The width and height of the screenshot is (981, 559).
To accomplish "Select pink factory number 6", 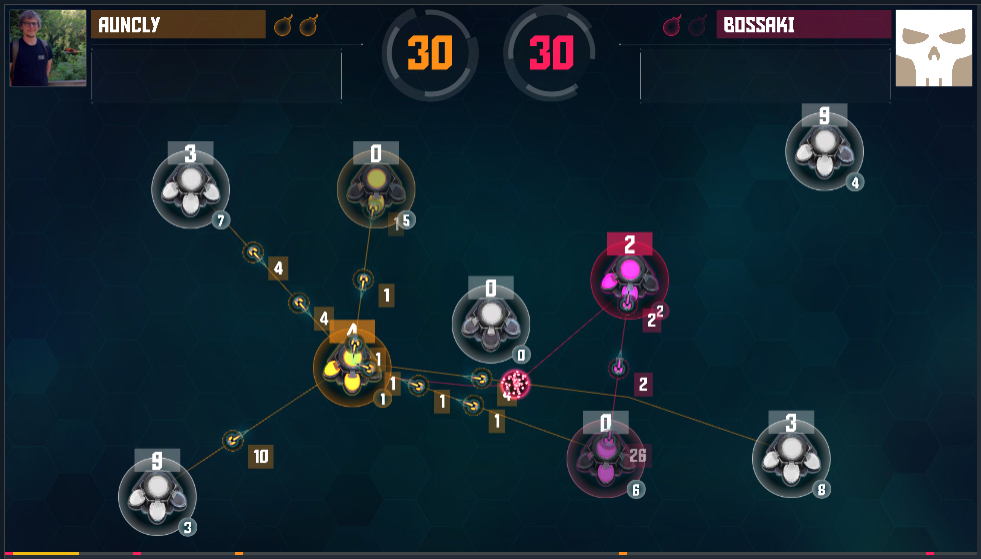I will 606,458.
